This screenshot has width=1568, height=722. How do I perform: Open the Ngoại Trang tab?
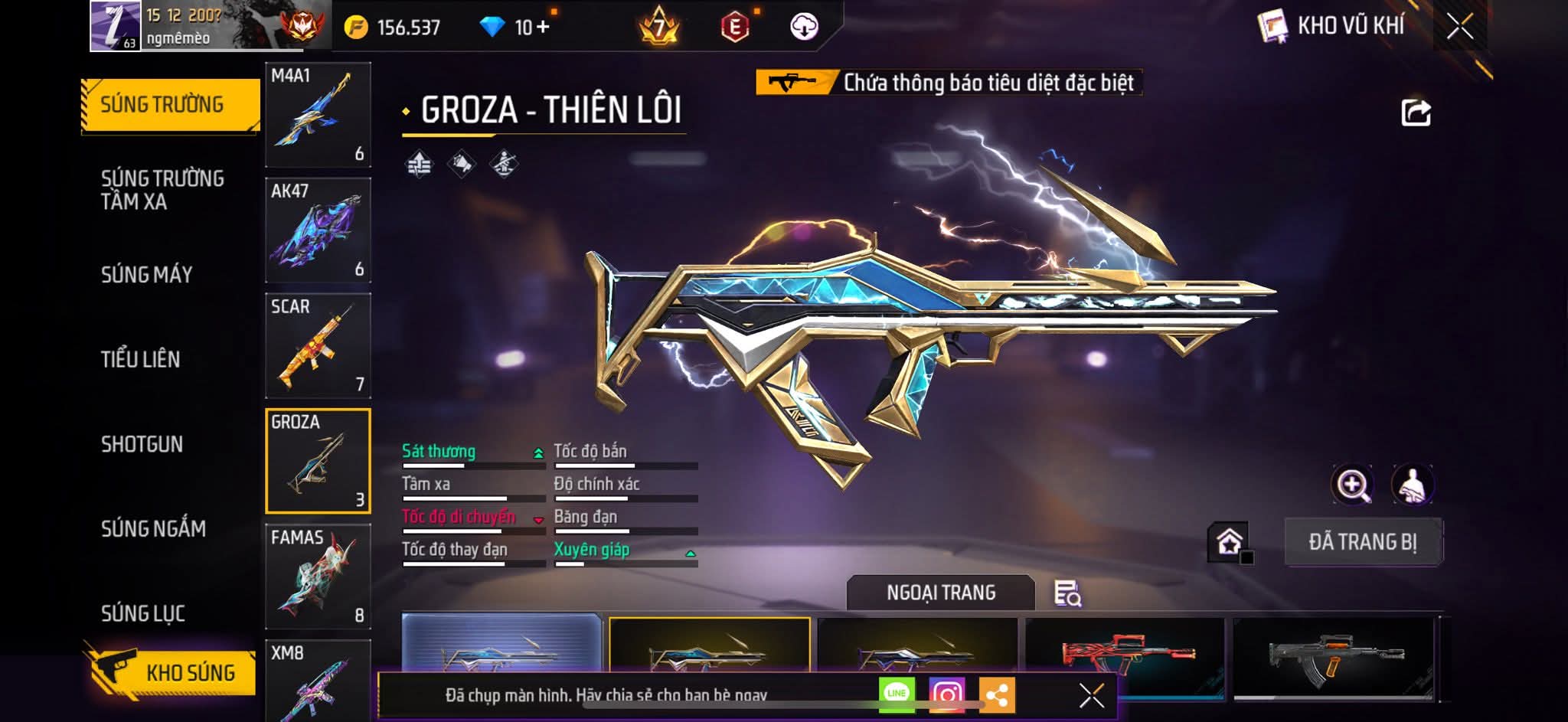coord(941,593)
